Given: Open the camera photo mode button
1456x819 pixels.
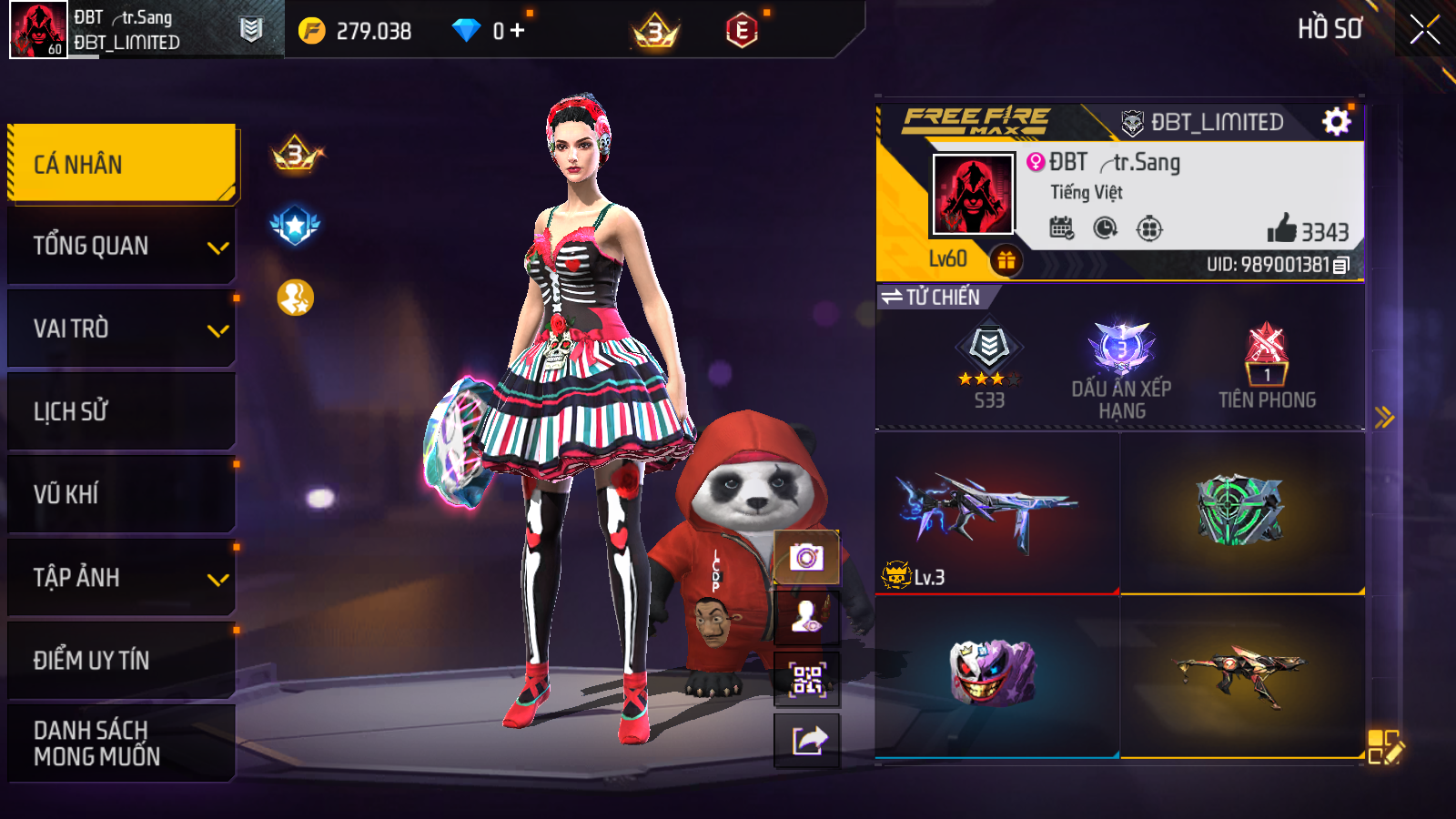Looking at the screenshot, I should [806, 556].
